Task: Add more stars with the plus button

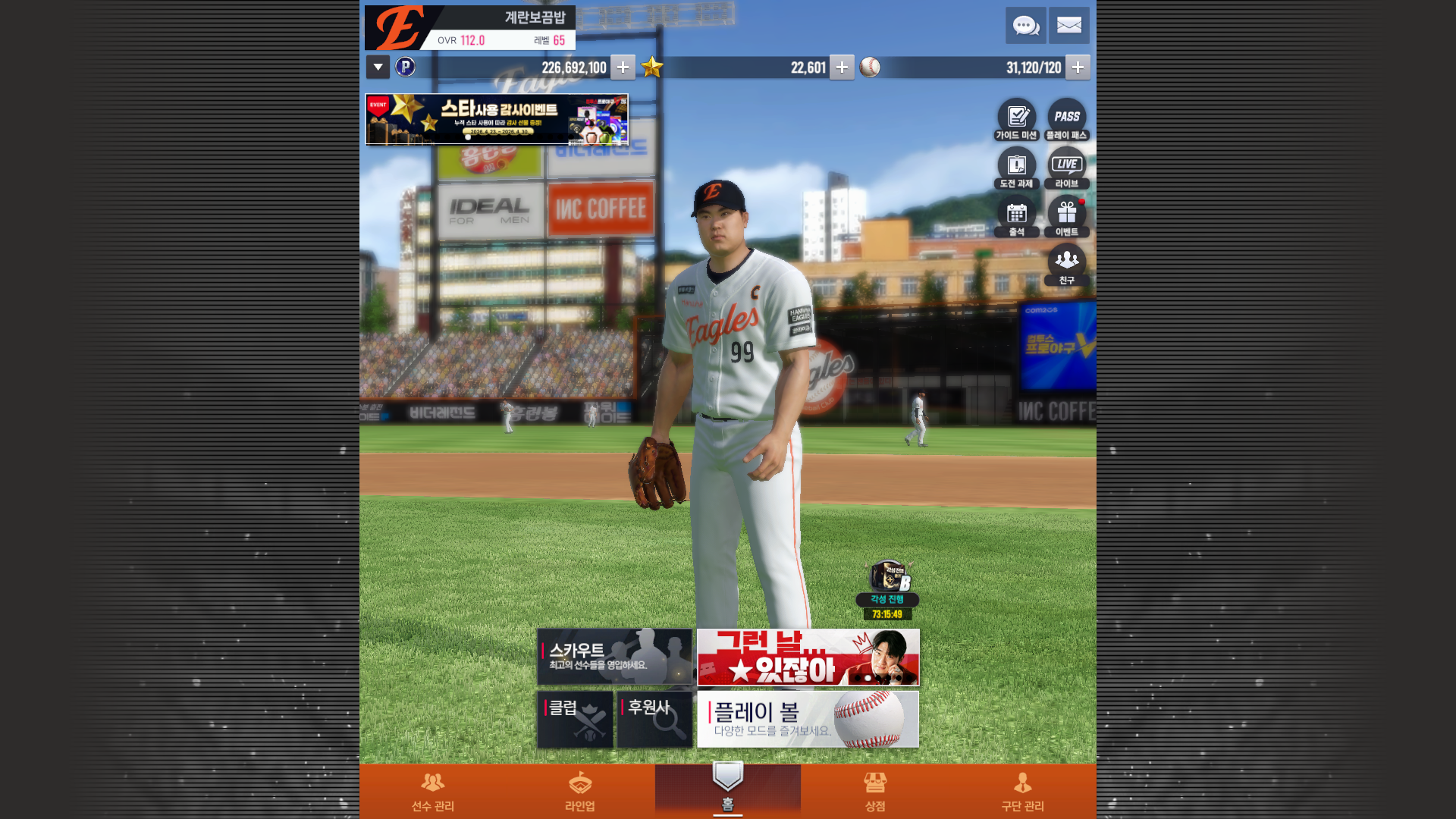Action: [841, 67]
